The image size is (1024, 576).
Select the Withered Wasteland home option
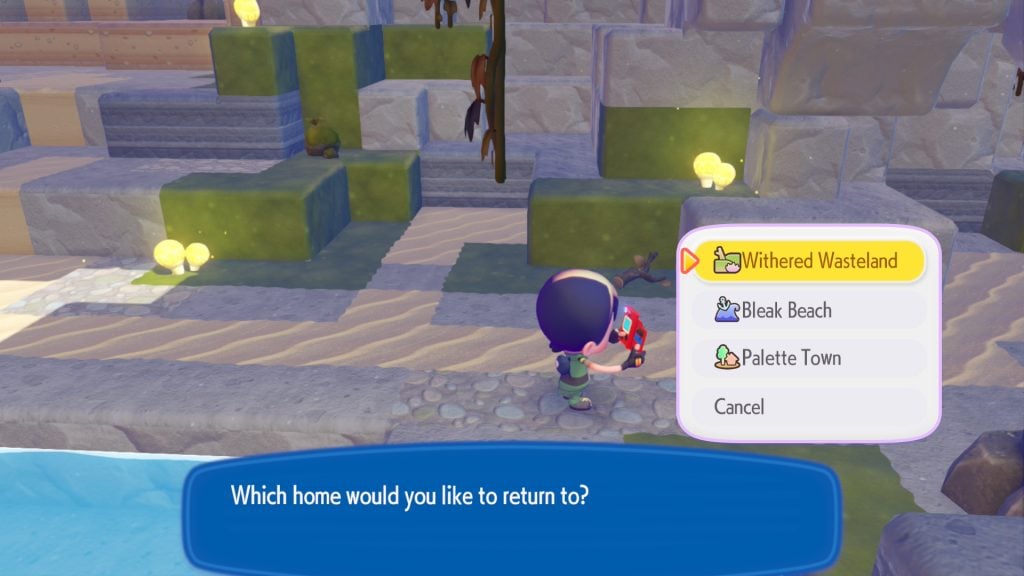[808, 261]
